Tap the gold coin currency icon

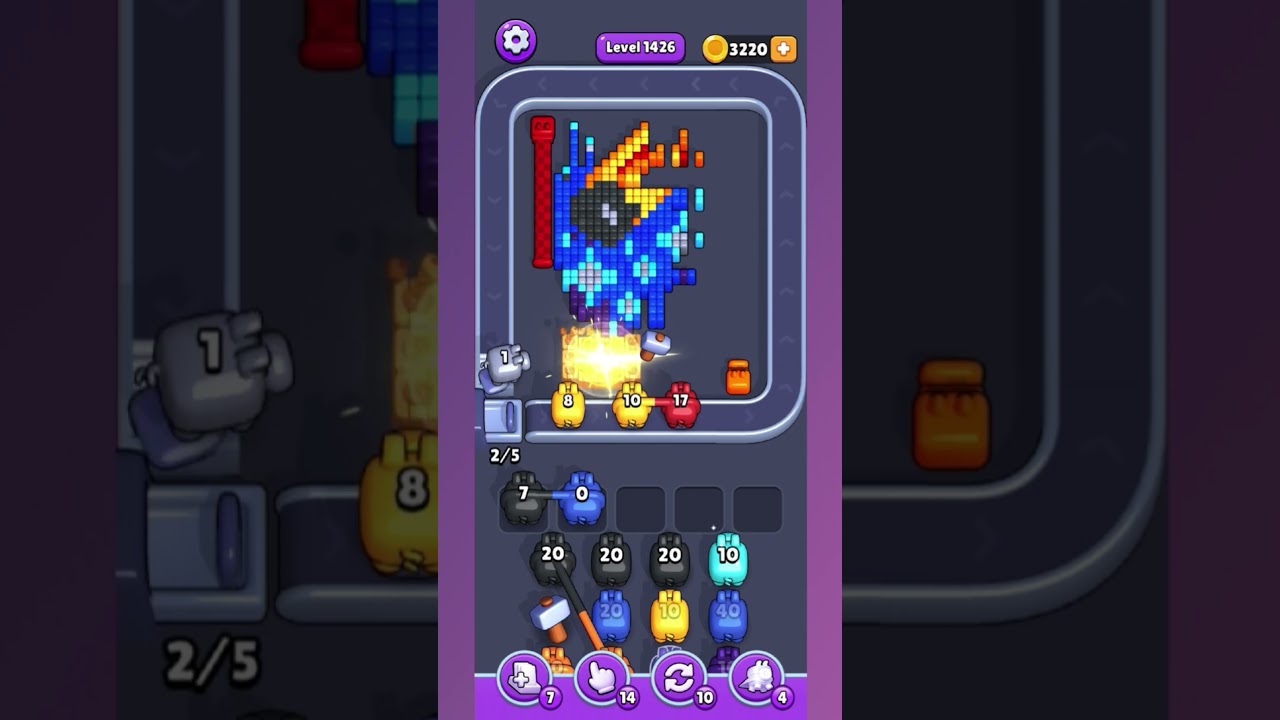pyautogui.click(x=714, y=48)
